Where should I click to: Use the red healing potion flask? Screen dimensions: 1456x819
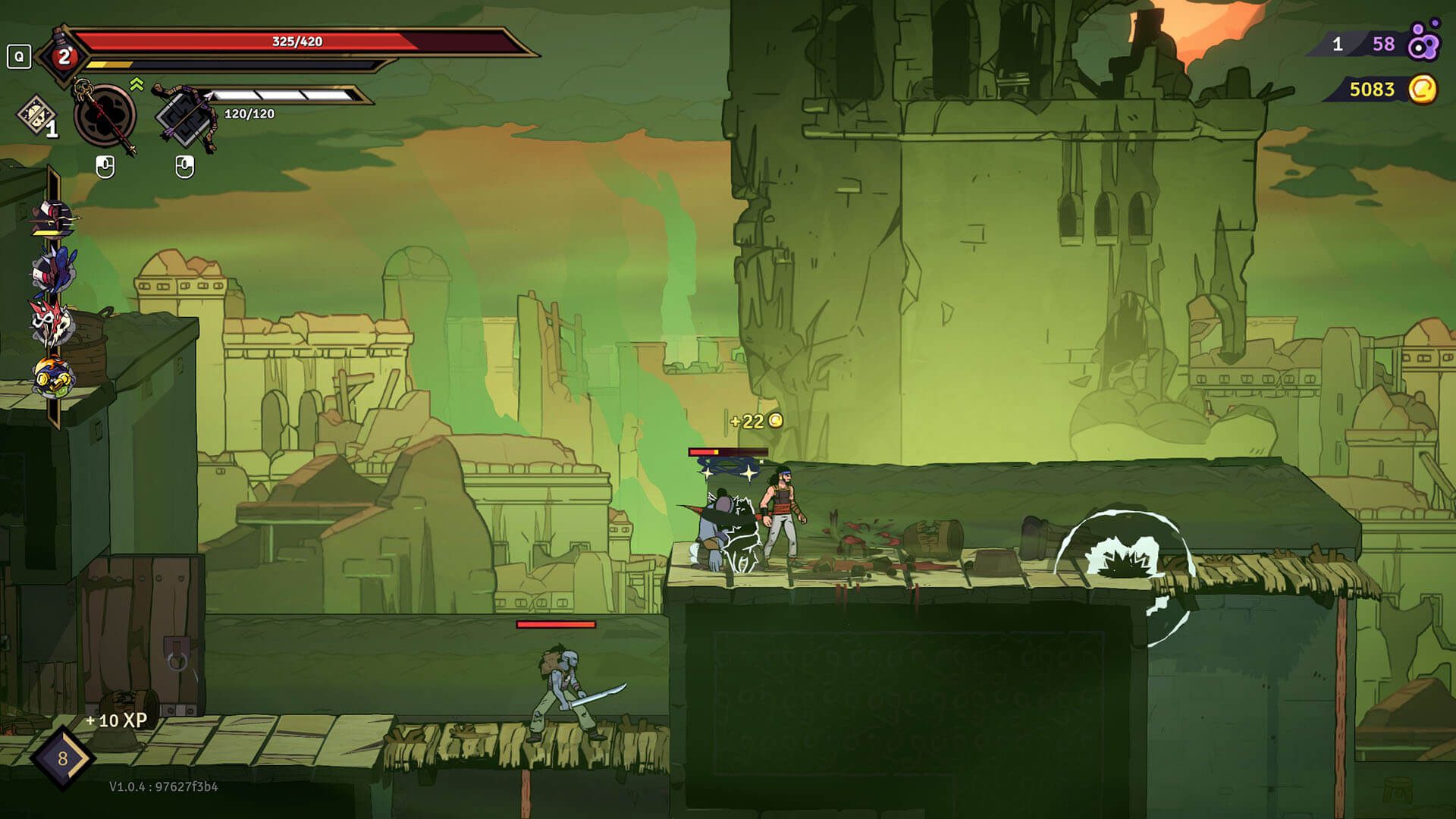[63, 55]
